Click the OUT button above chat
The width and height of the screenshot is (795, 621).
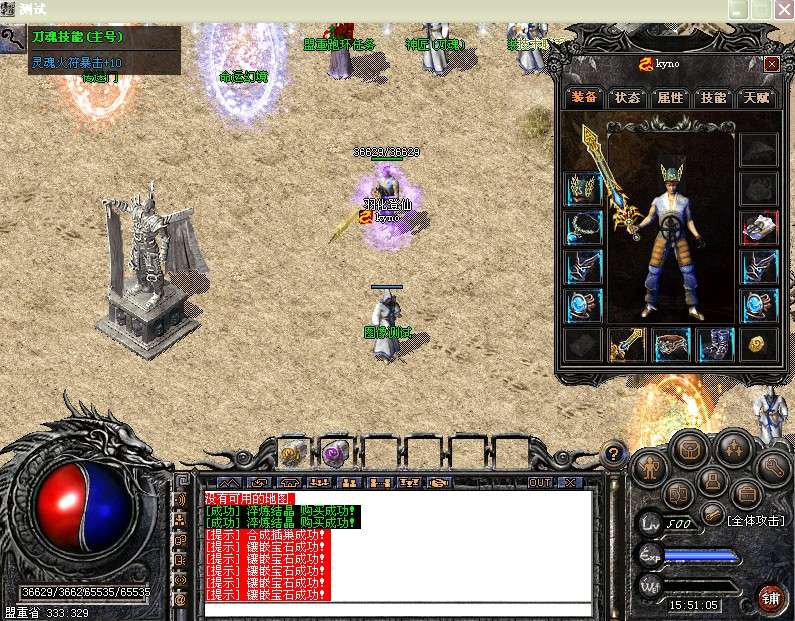(x=540, y=482)
